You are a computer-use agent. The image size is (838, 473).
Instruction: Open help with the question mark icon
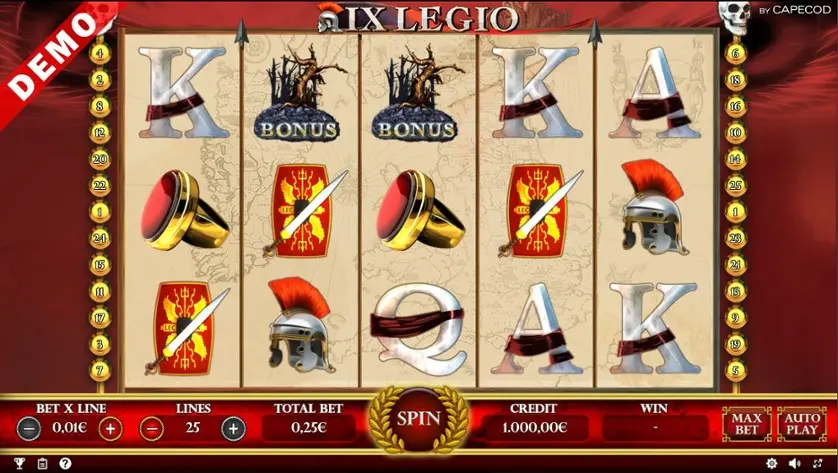[x=65, y=464]
